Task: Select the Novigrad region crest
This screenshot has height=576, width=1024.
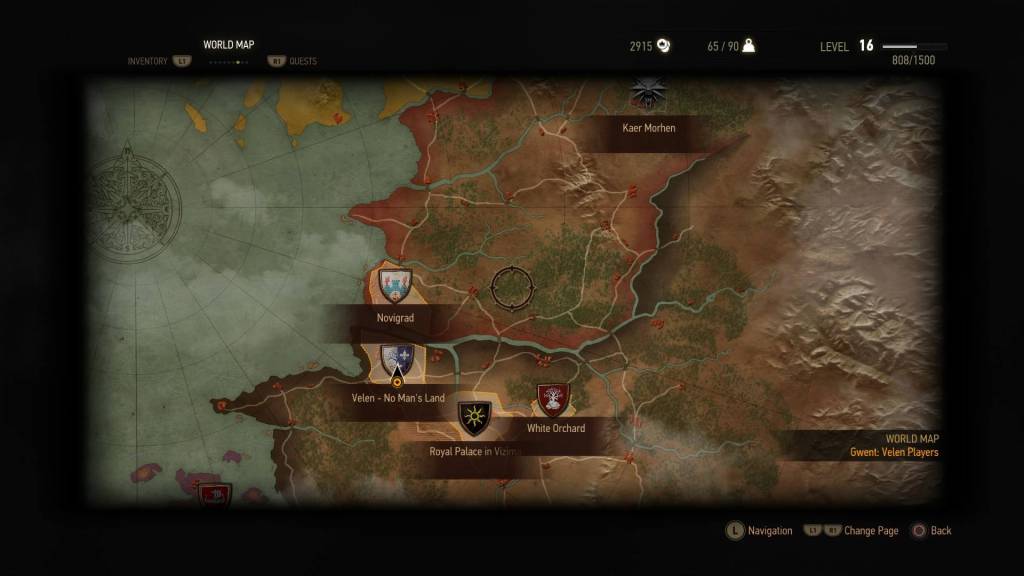Action: click(396, 285)
